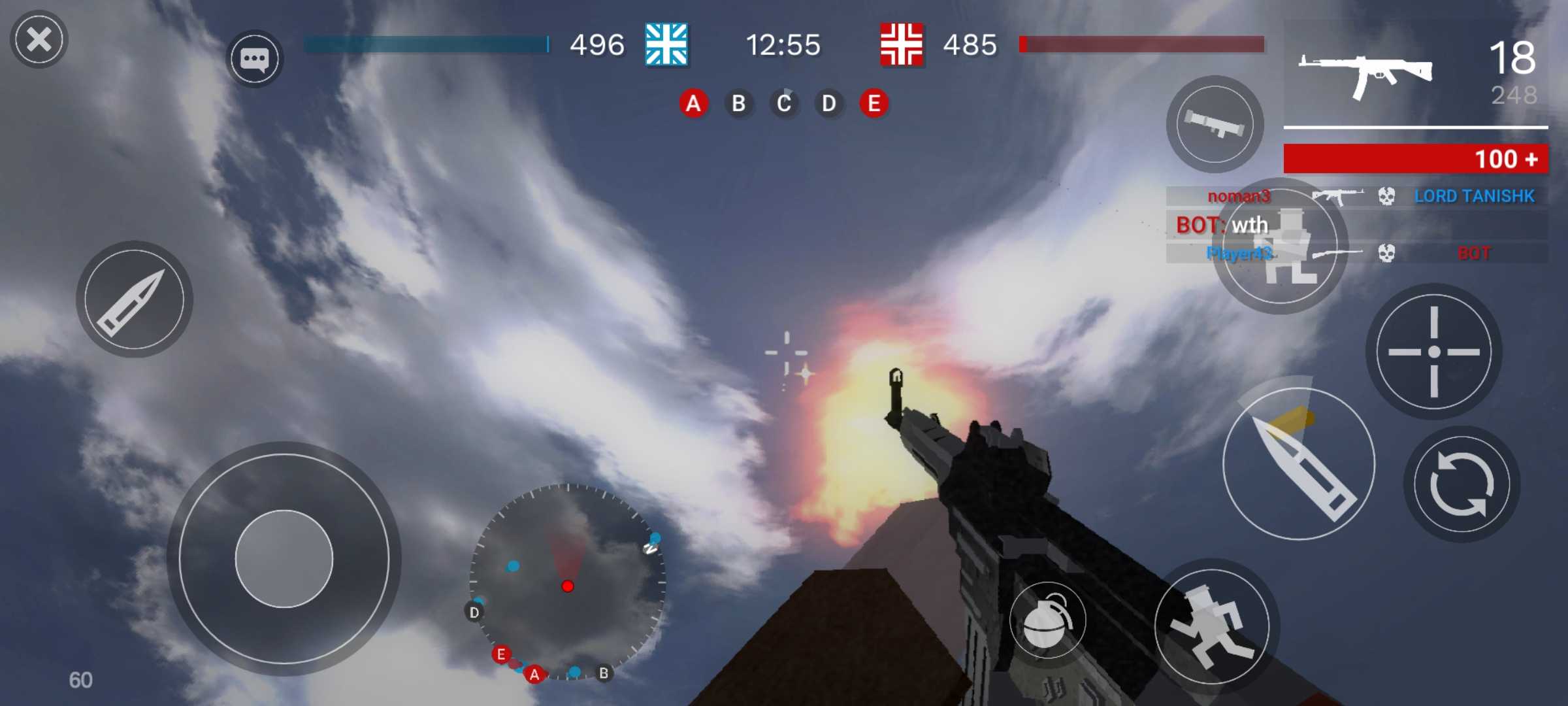1568x706 pixels.
Task: Close the match with the X button
Action: tap(39, 40)
